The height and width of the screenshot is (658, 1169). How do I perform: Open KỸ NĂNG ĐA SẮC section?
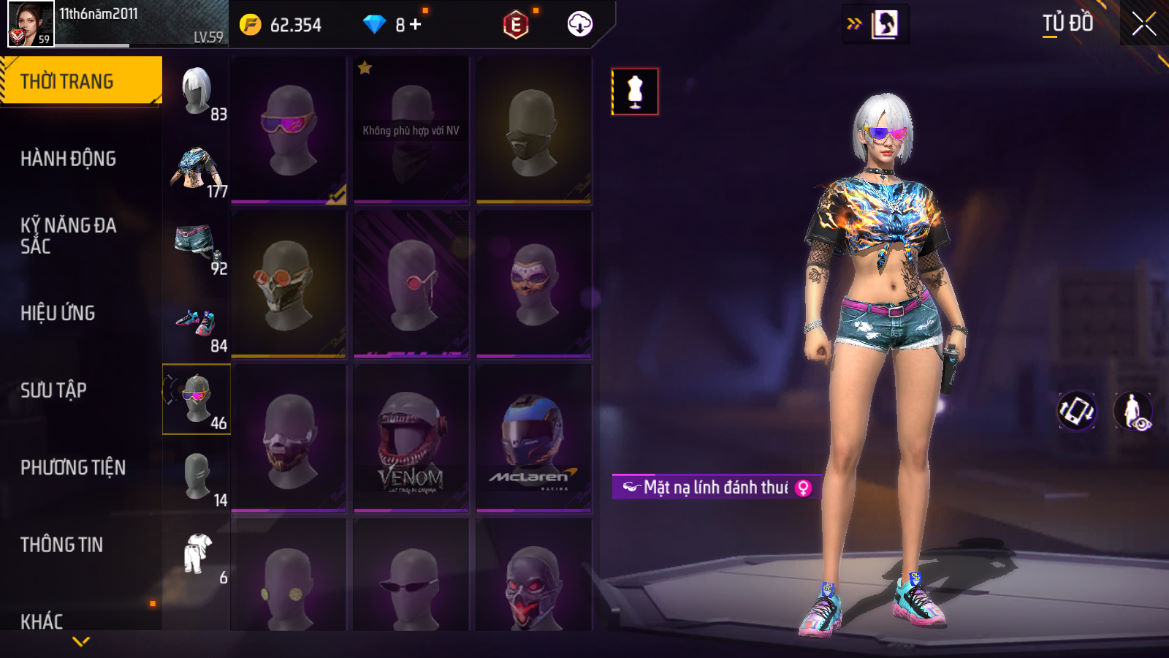point(68,235)
